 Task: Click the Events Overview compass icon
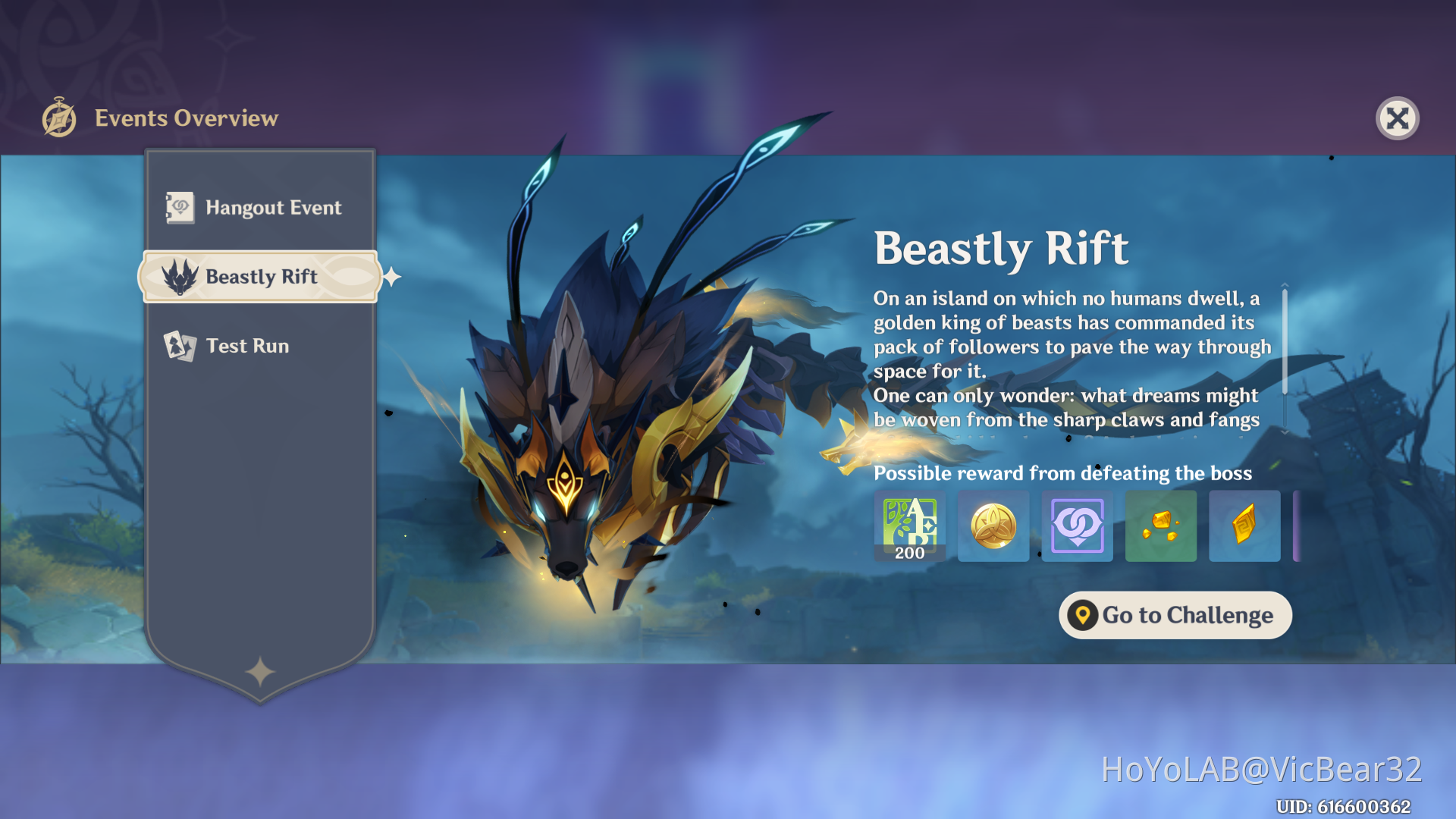coord(58,118)
